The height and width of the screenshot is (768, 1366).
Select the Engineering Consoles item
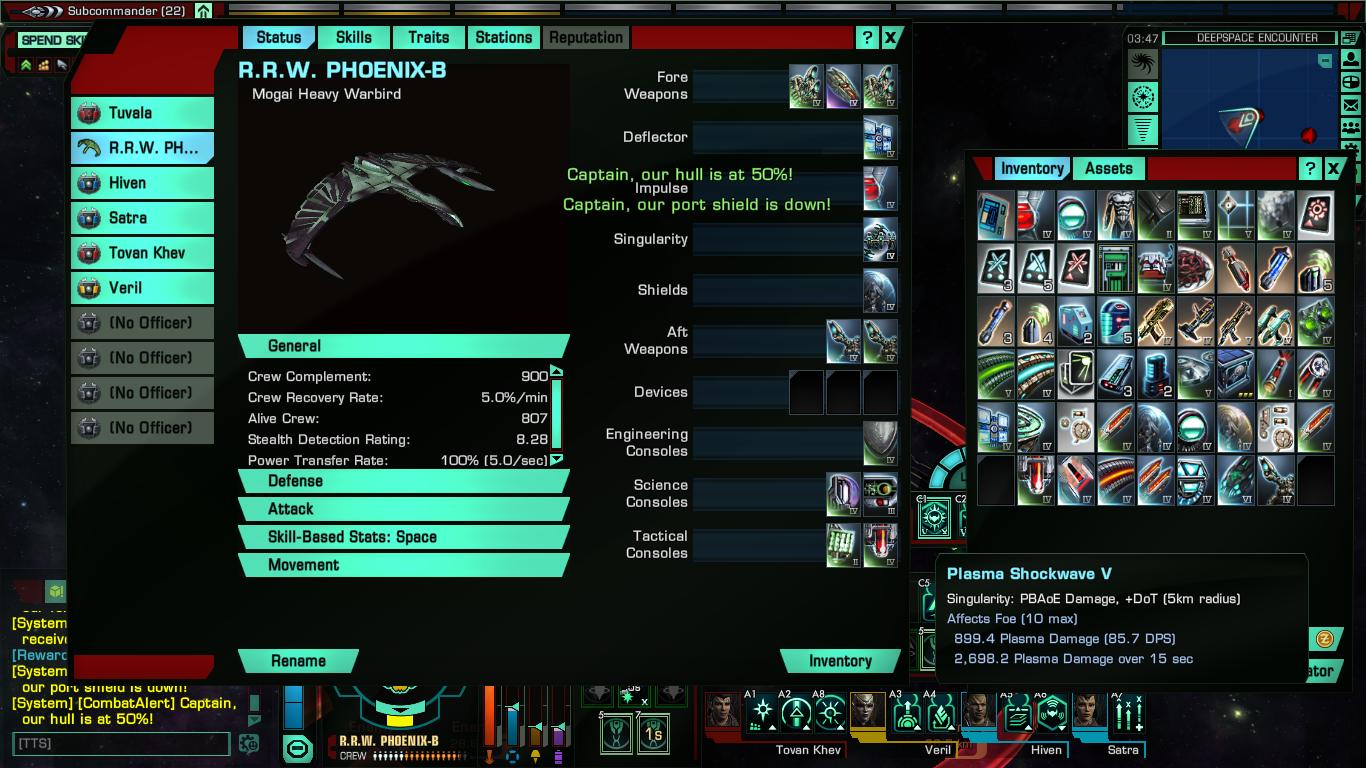(880, 443)
